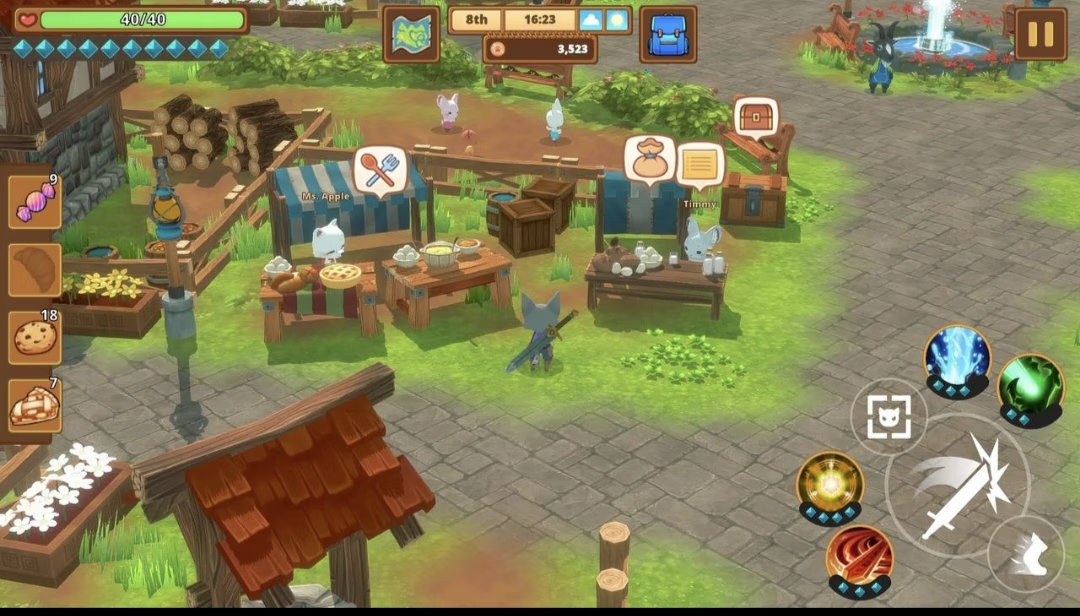Viewport: 1080px width, 616px height.
Task: Activate the blue ice skill
Action: pos(957,356)
